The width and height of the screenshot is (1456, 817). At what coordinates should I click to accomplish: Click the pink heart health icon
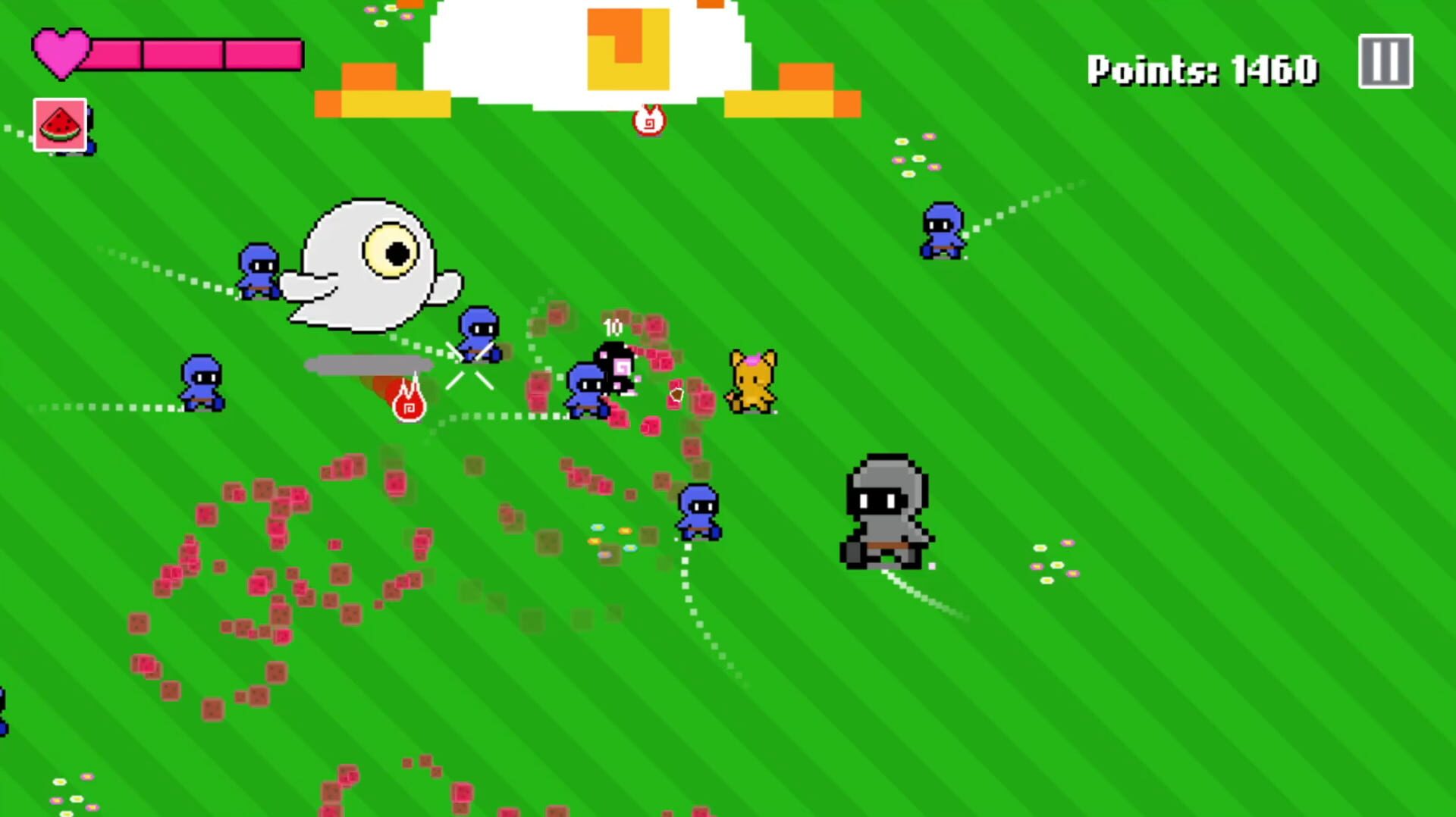tap(59, 52)
